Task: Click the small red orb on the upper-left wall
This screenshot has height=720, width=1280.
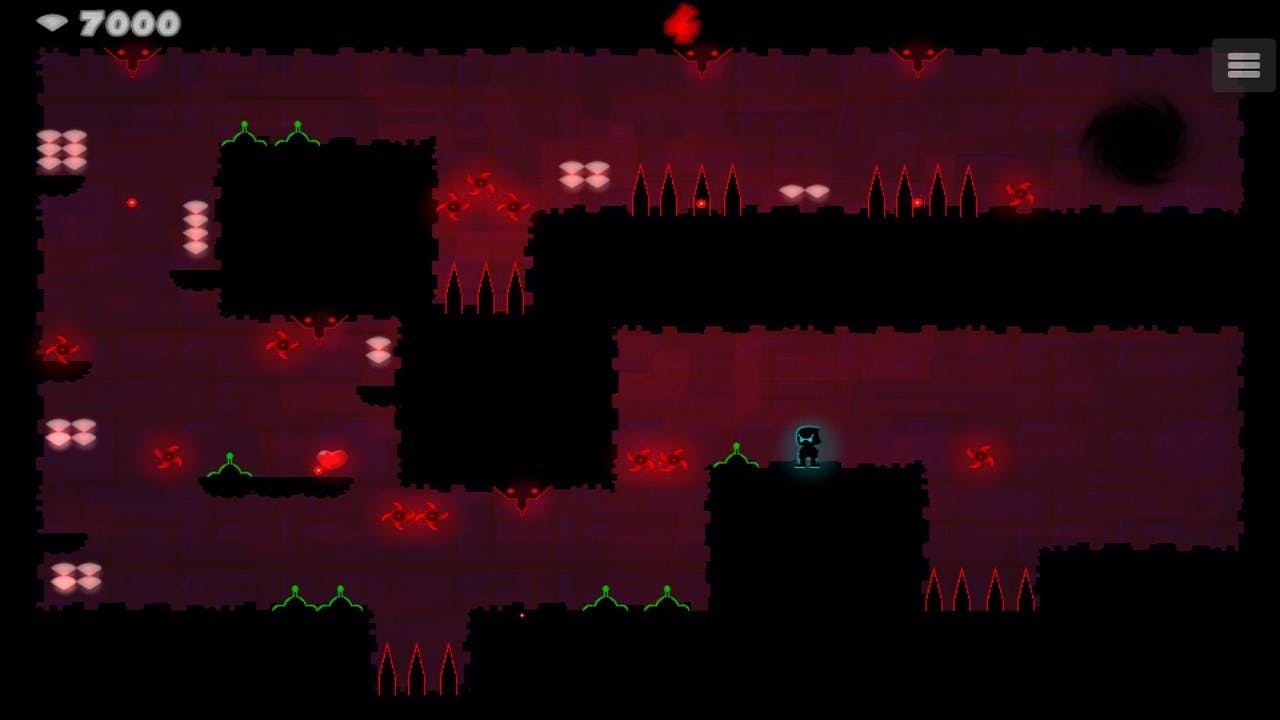Action: tap(130, 200)
